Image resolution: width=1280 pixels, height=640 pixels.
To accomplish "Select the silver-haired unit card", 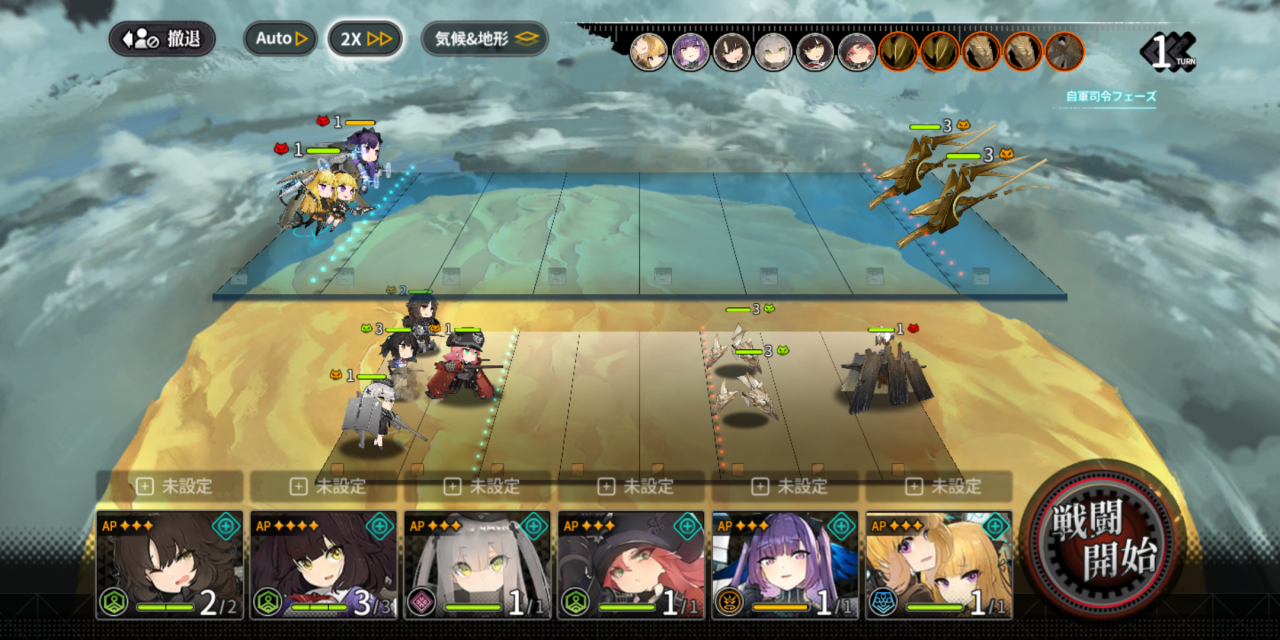I will [x=477, y=565].
